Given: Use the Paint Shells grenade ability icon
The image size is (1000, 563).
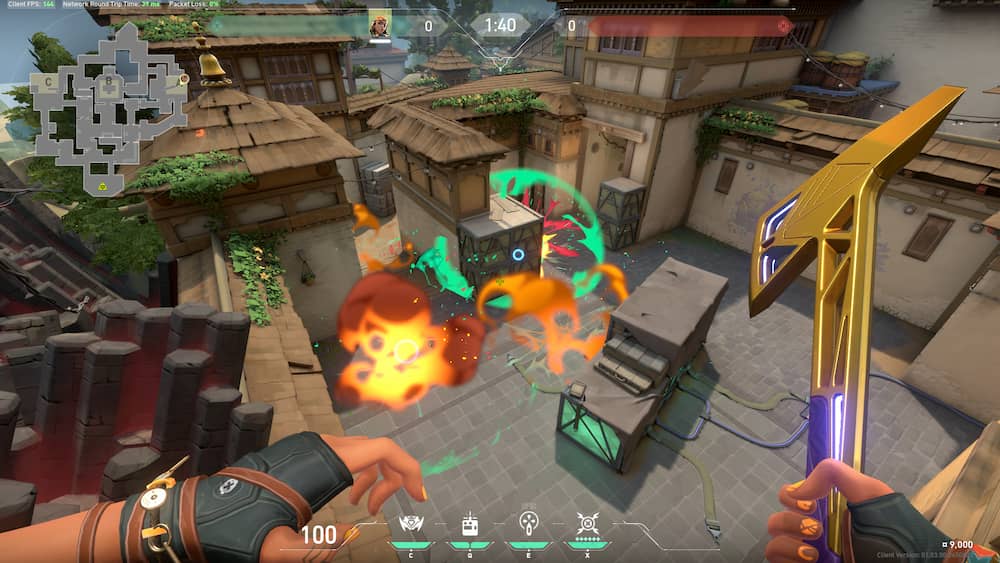Looking at the screenshot, I should click(528, 524).
